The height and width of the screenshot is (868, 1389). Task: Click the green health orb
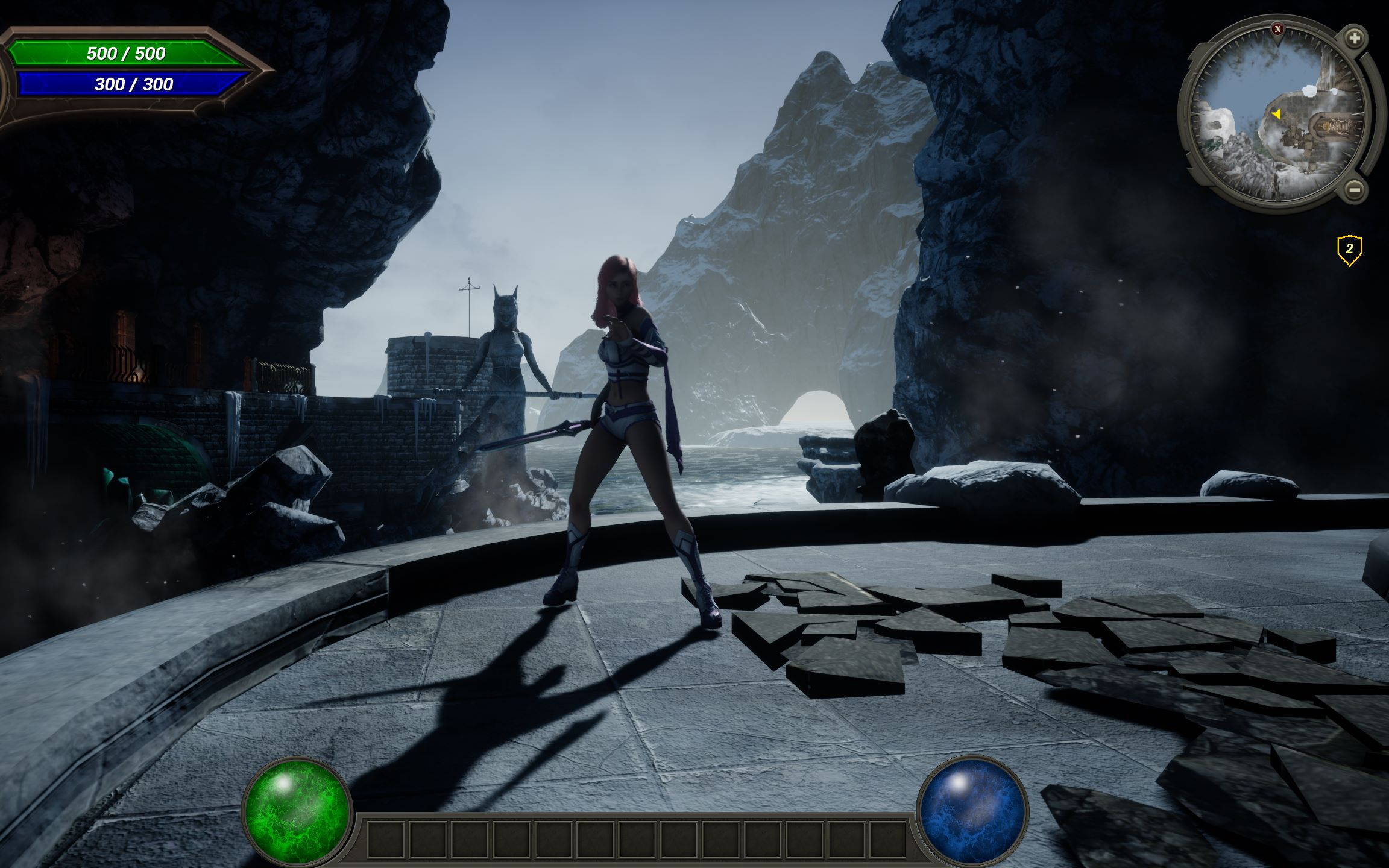point(297,810)
